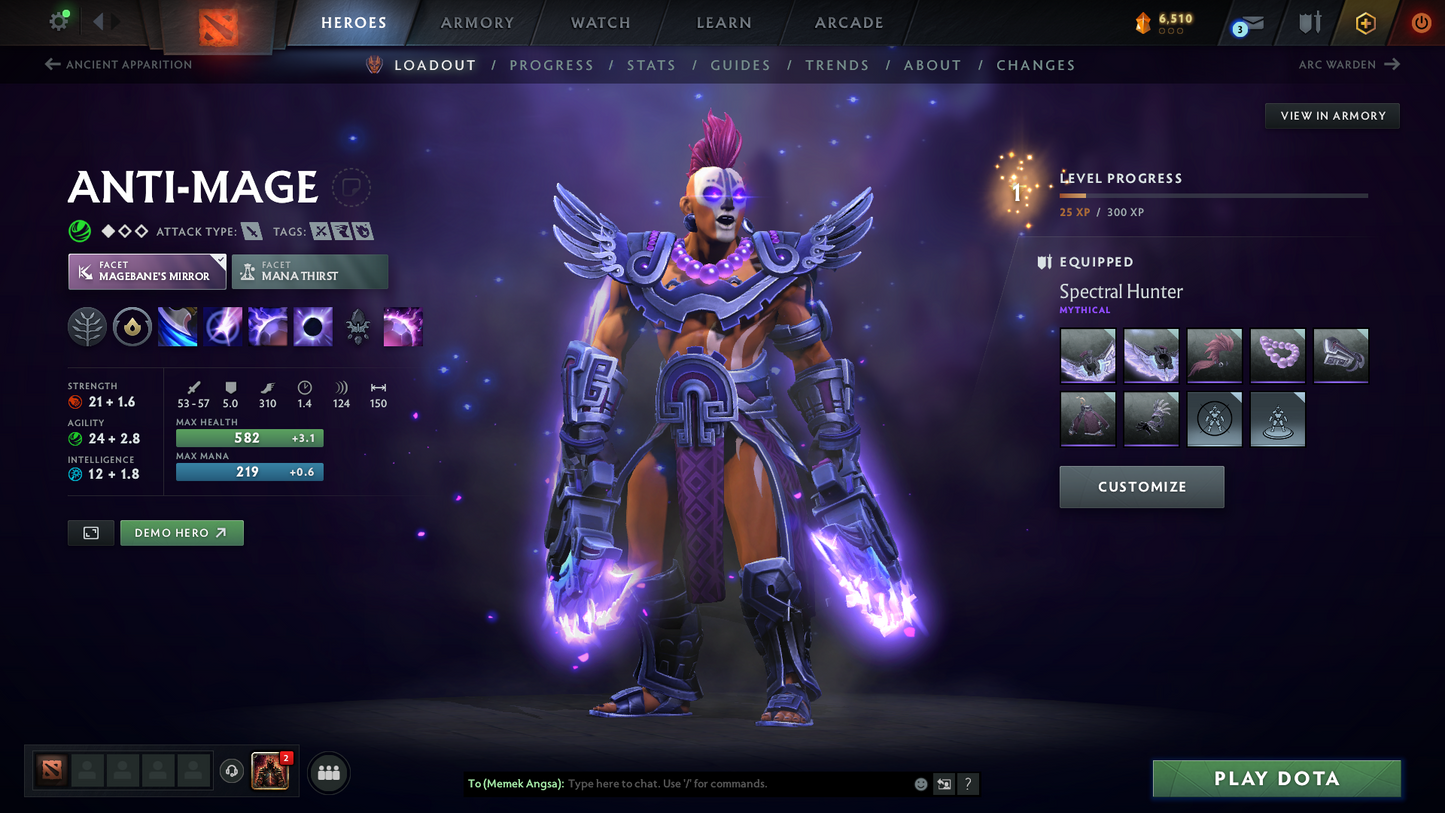
Task: Open the STATS section for Anti-Mage
Action: click(651, 65)
